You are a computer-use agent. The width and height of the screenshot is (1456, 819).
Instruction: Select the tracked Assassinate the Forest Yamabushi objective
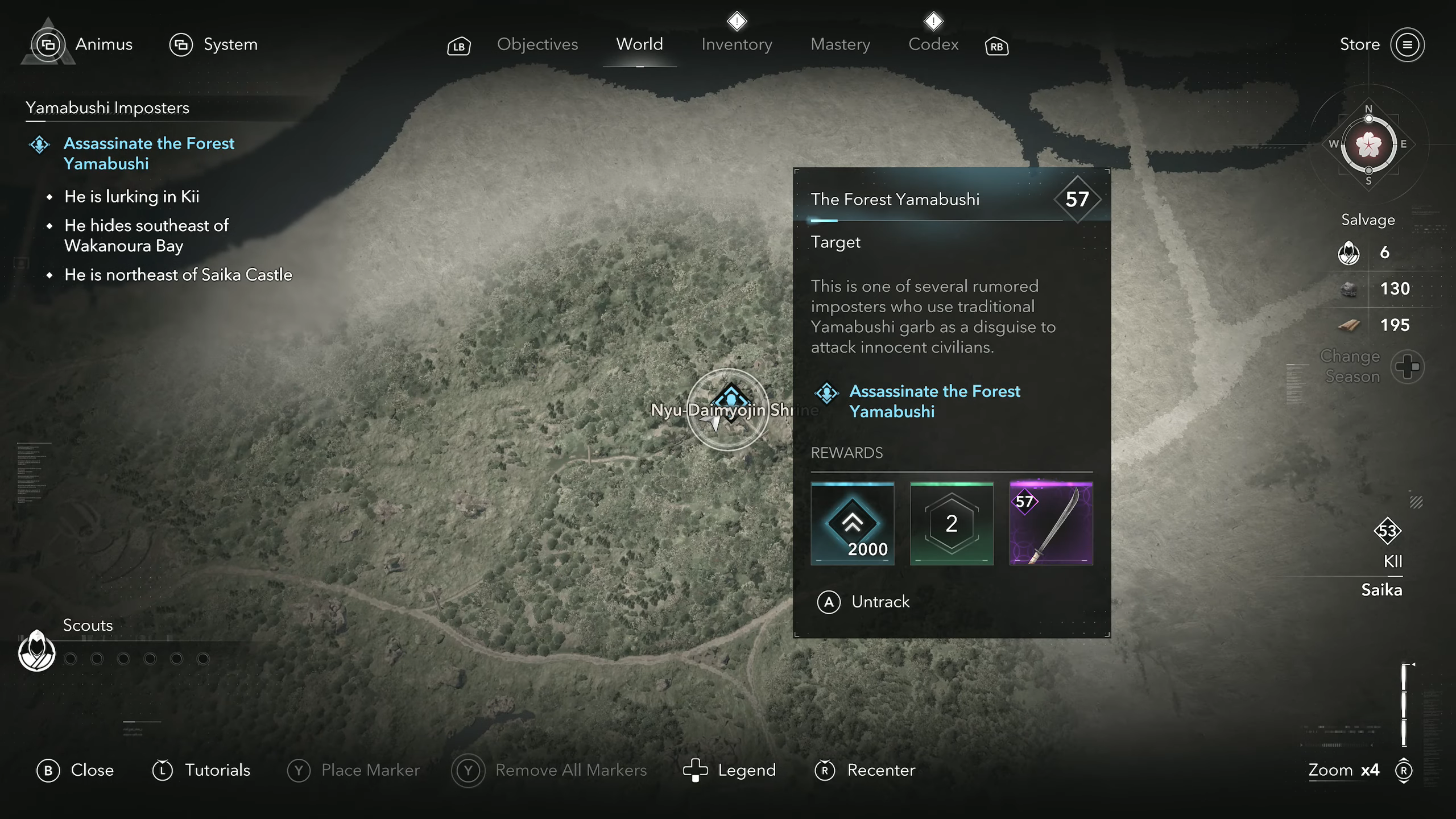[149, 154]
